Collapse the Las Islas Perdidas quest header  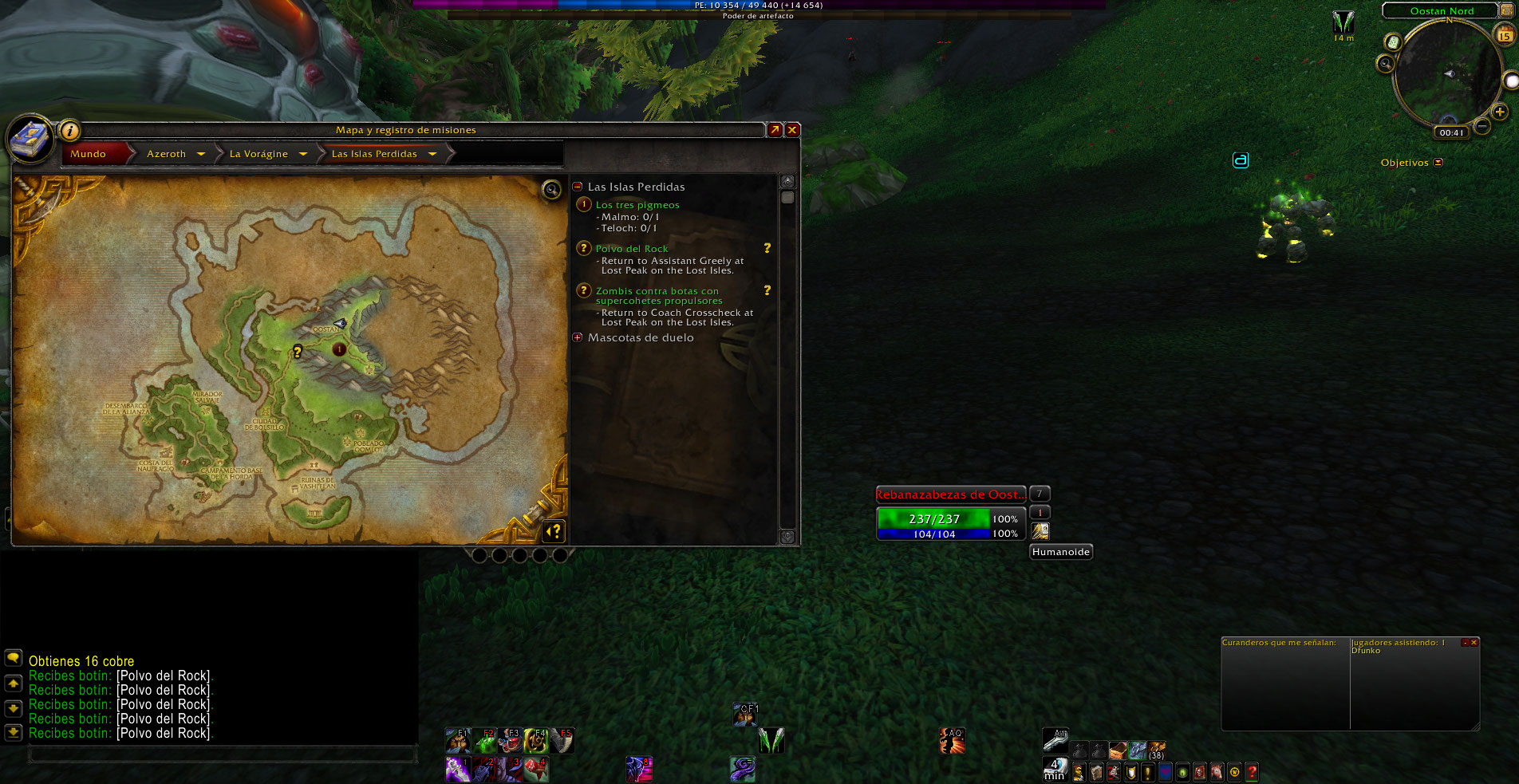click(x=578, y=187)
